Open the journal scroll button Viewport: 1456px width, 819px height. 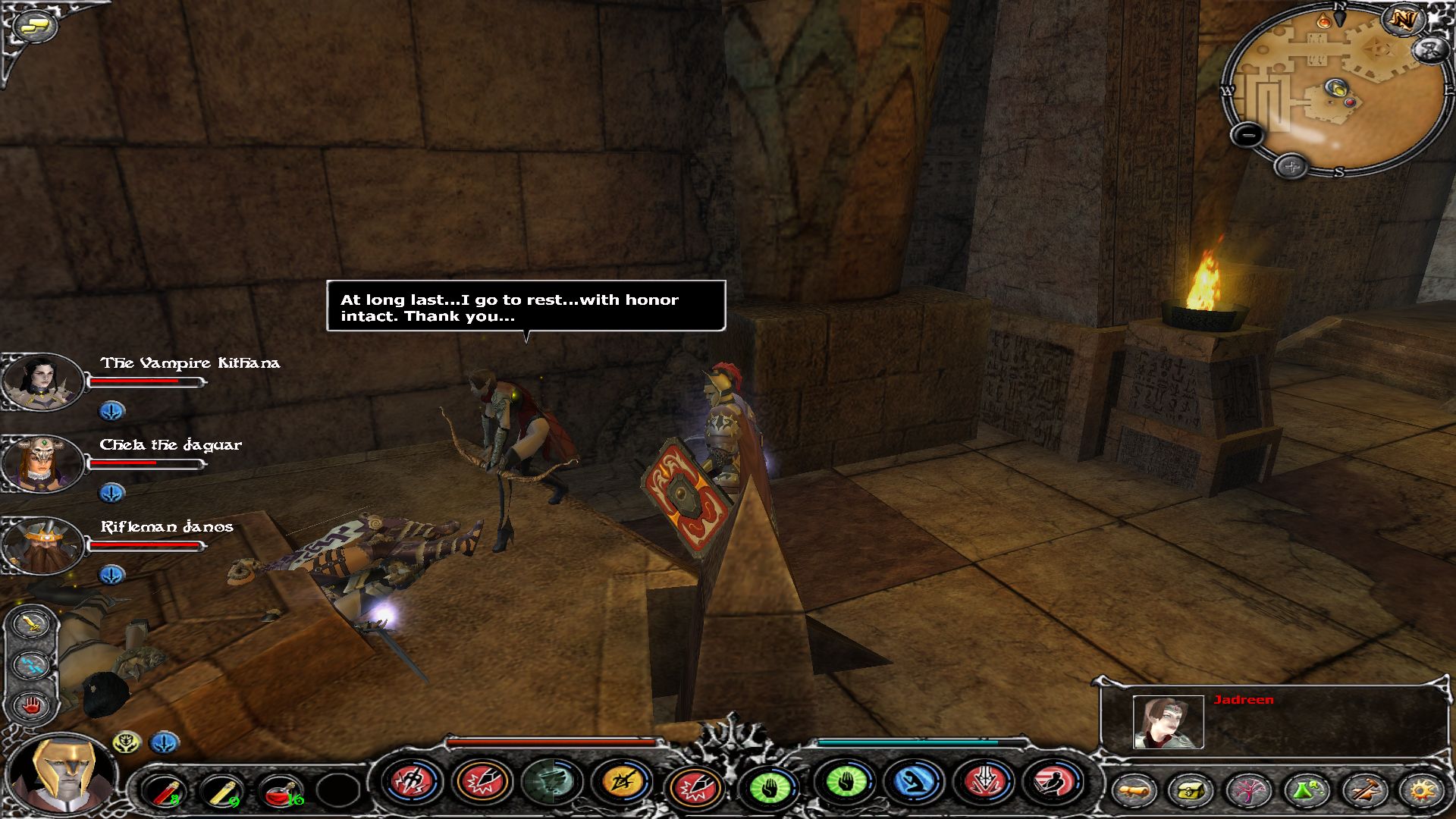pos(1134,791)
